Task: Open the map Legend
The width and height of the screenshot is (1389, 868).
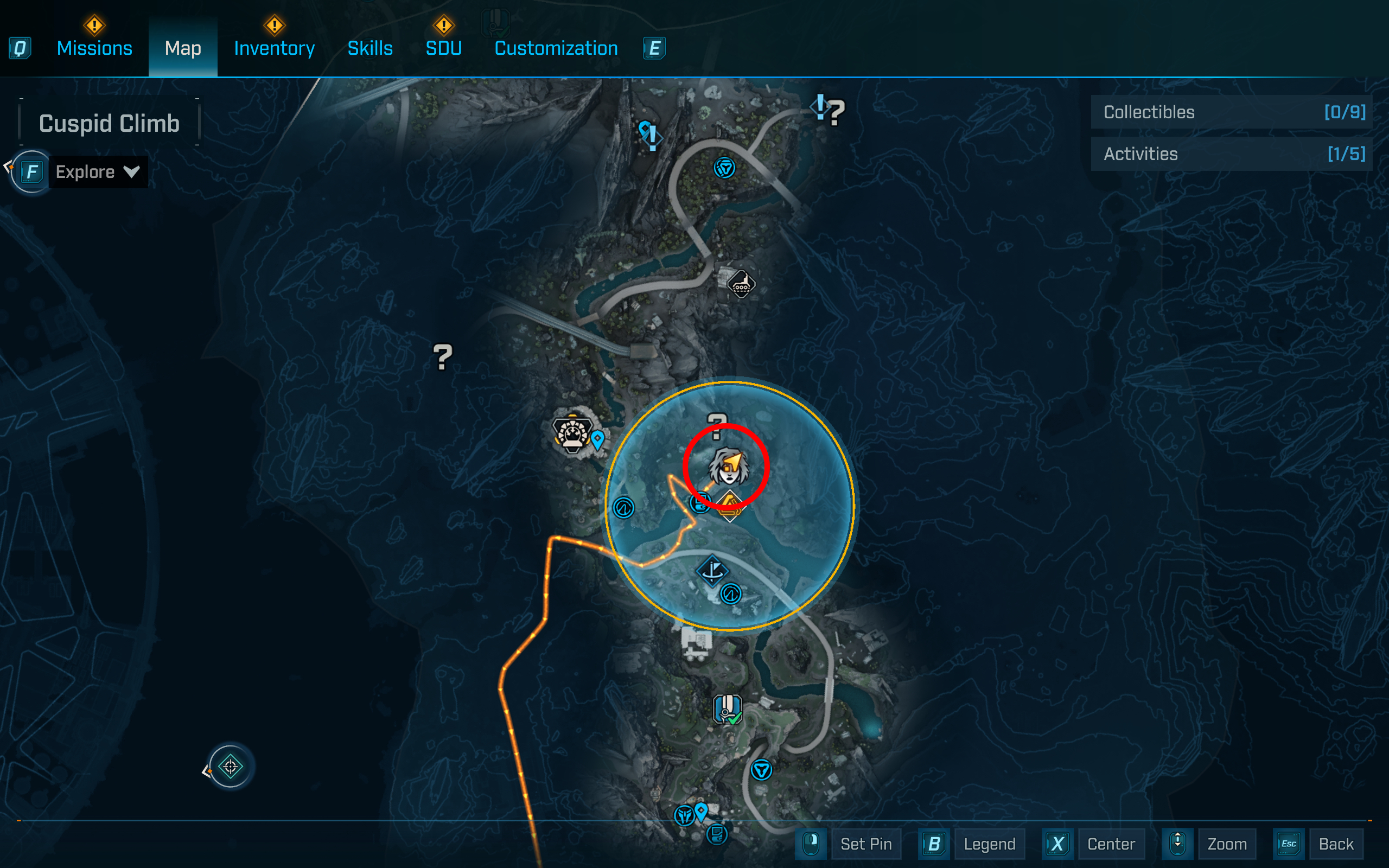Action: tap(990, 844)
